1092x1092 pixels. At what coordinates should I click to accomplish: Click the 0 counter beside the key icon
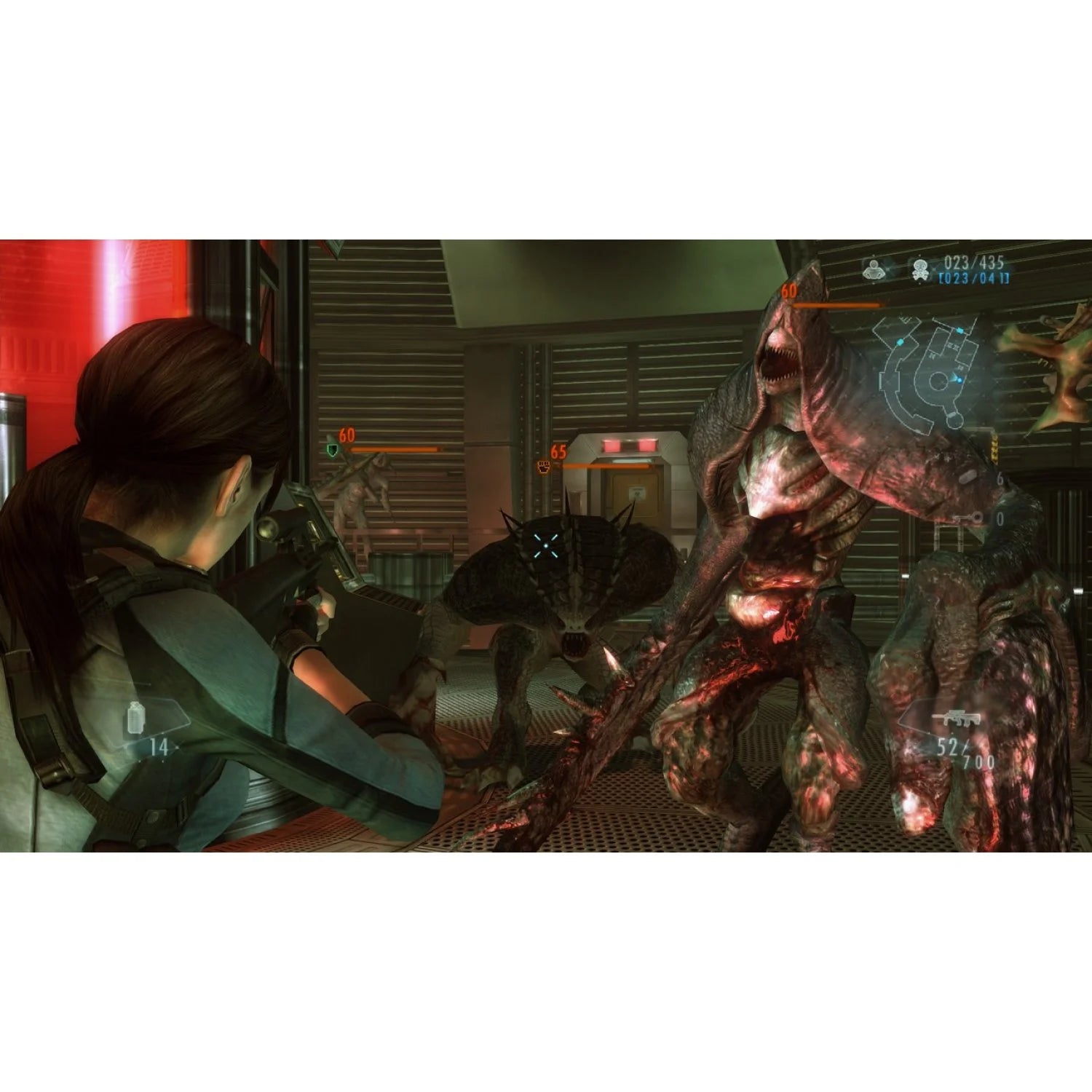coord(1000,518)
